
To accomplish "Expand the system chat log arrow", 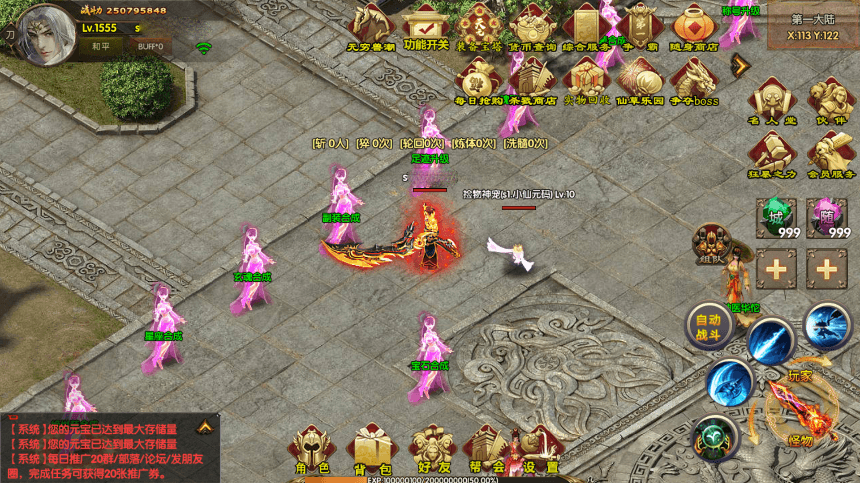I will [204, 427].
